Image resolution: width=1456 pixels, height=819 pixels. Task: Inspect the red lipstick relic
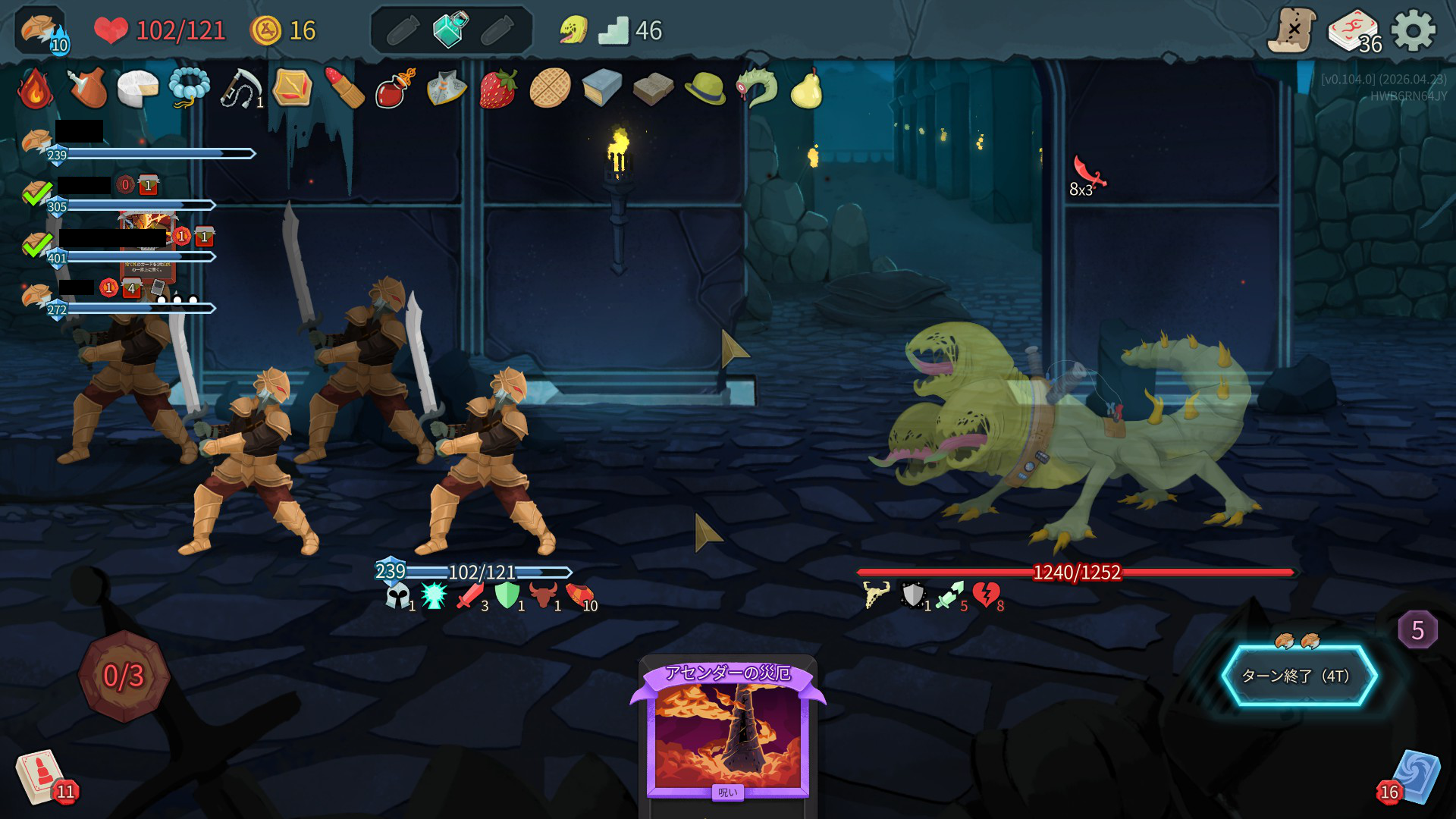pyautogui.click(x=344, y=89)
